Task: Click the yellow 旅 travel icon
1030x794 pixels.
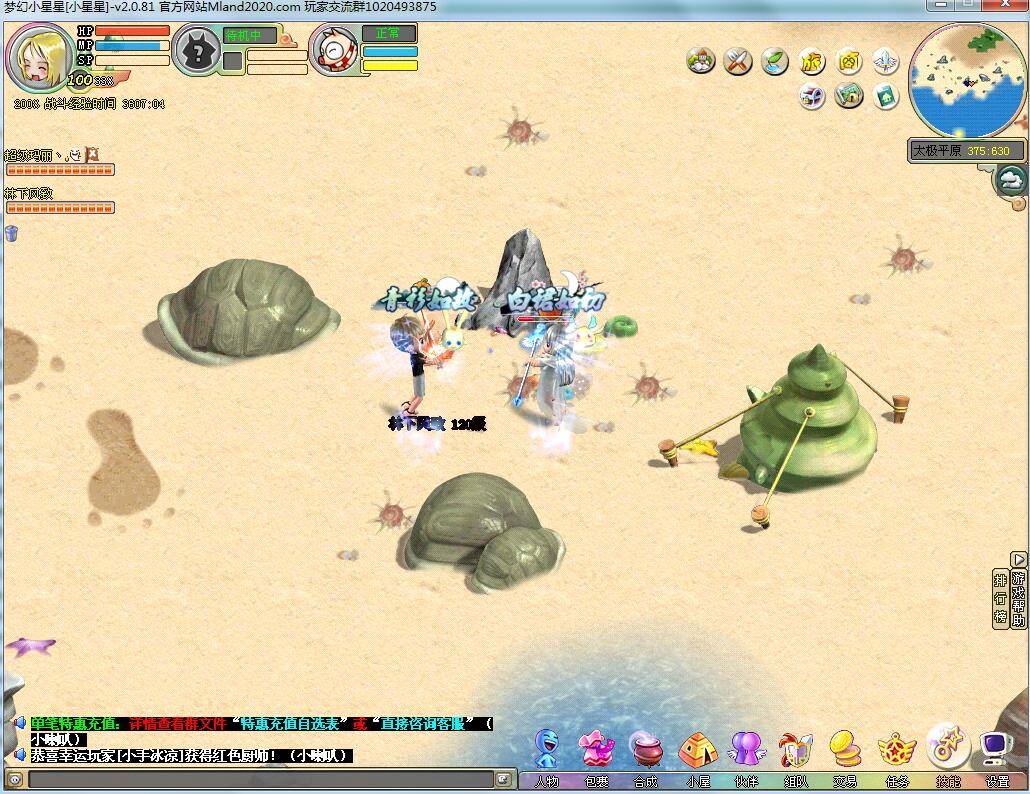Action: (812, 62)
